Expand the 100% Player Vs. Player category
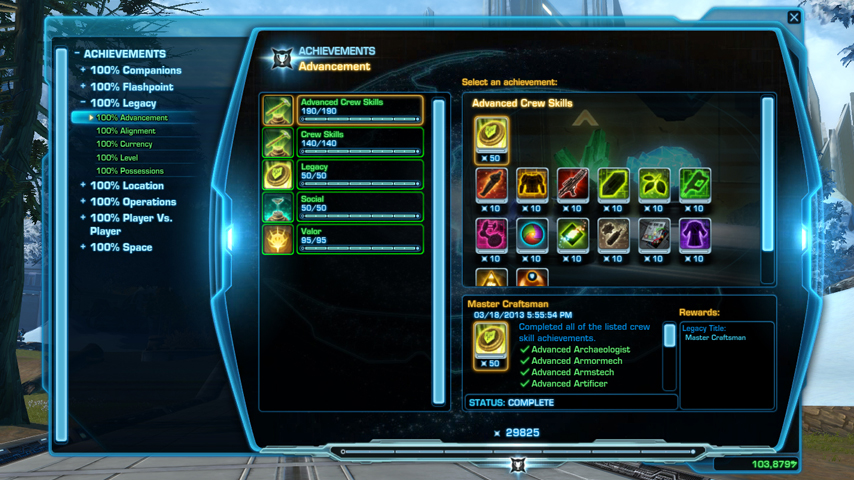Viewport: 854px width, 480px height. (130, 224)
